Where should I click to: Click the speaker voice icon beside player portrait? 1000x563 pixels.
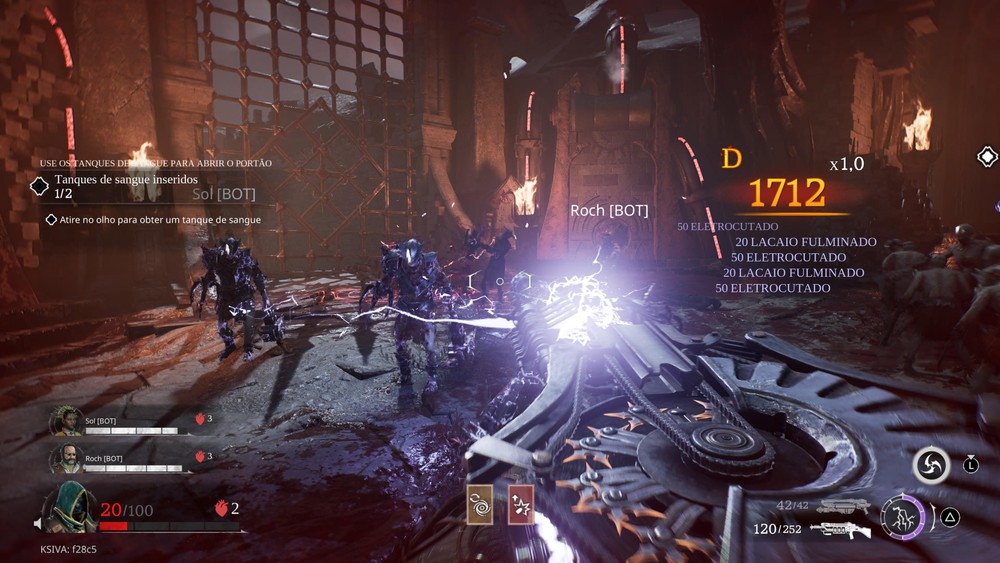37,523
